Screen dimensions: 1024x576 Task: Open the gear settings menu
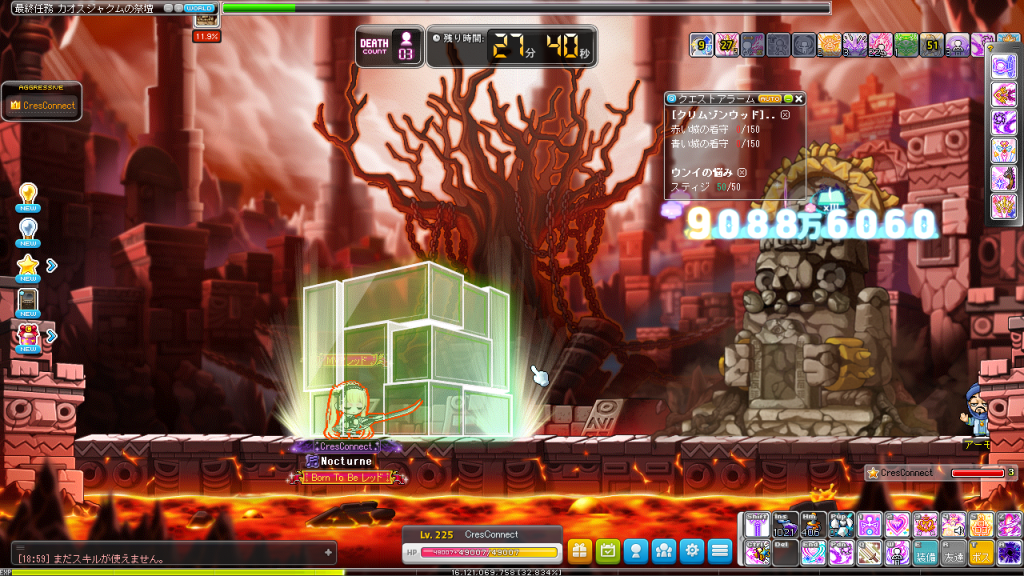tap(691, 550)
